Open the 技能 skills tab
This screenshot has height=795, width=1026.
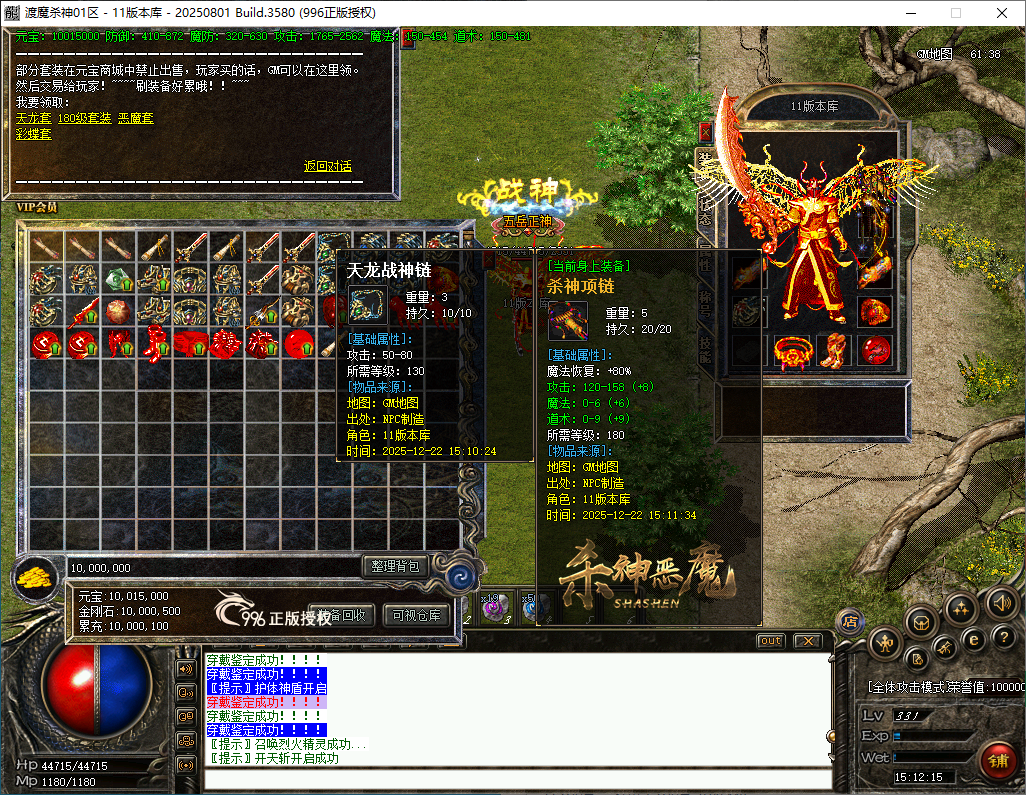pyautogui.click(x=704, y=348)
